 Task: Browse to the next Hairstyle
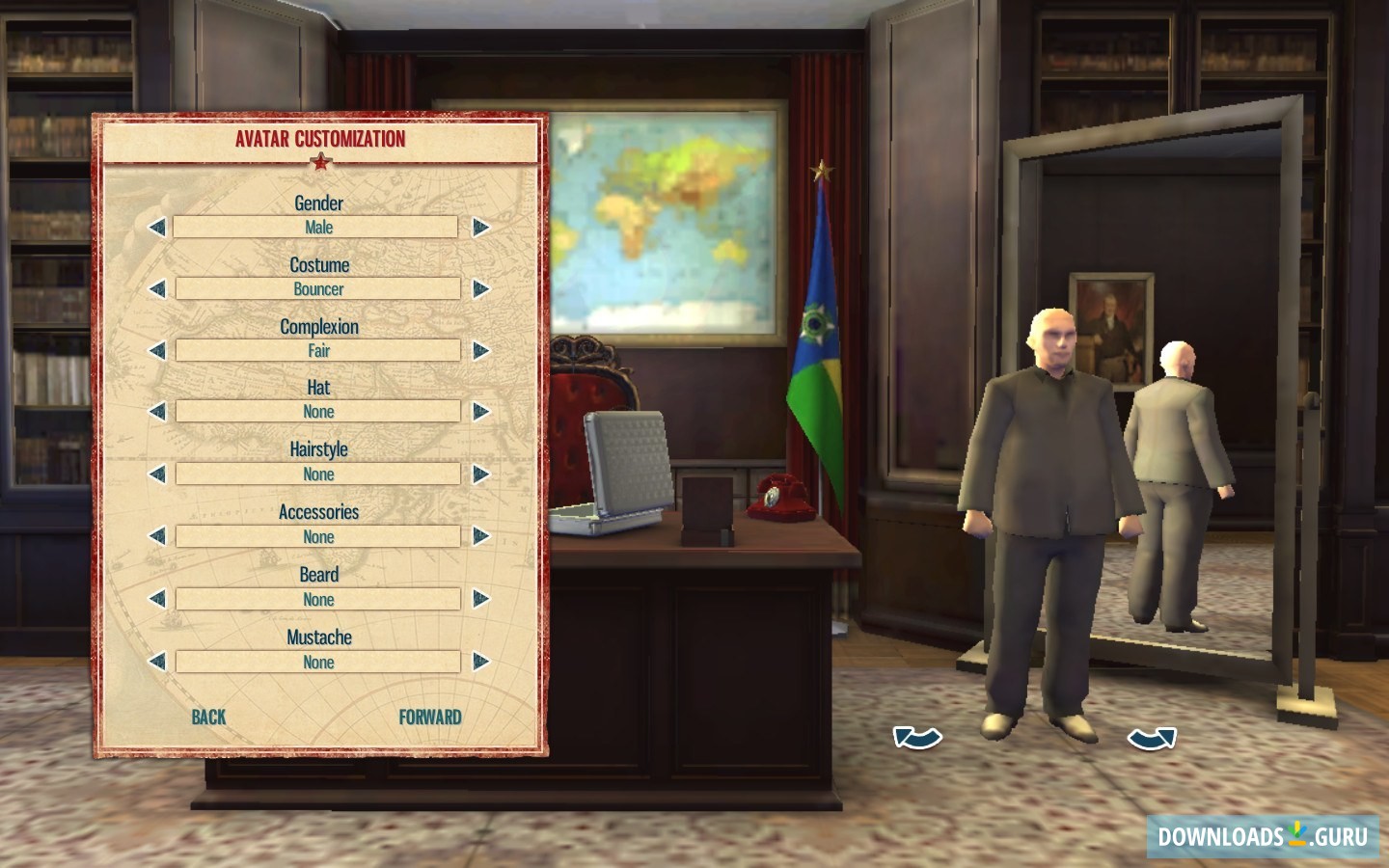coord(478,474)
